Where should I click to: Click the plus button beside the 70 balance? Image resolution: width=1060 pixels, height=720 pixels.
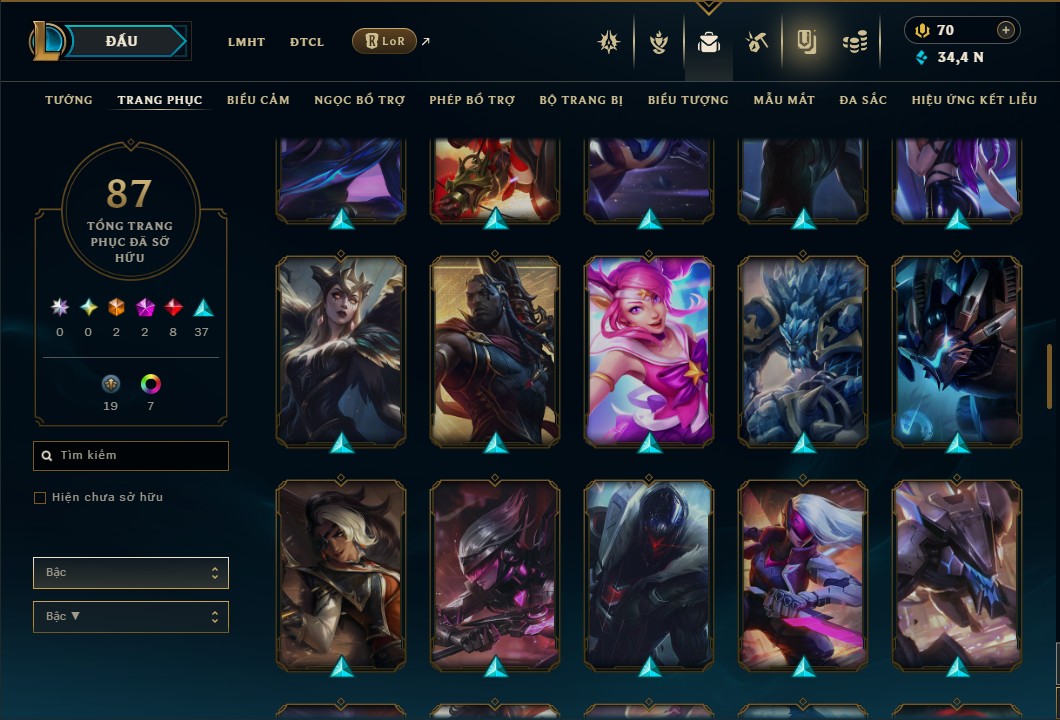[1006, 30]
